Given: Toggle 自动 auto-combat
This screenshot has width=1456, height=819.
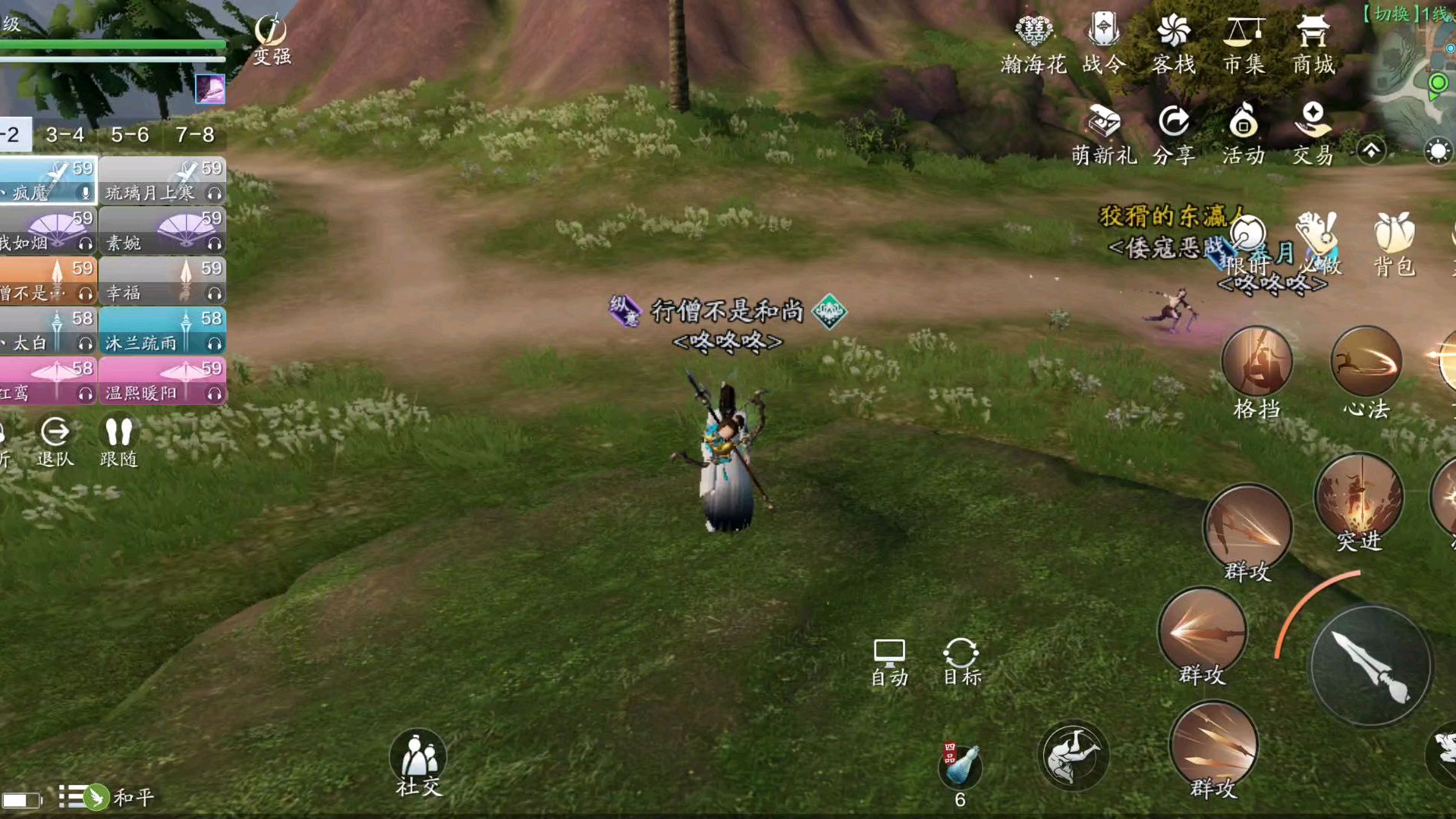Looking at the screenshot, I should [x=889, y=662].
